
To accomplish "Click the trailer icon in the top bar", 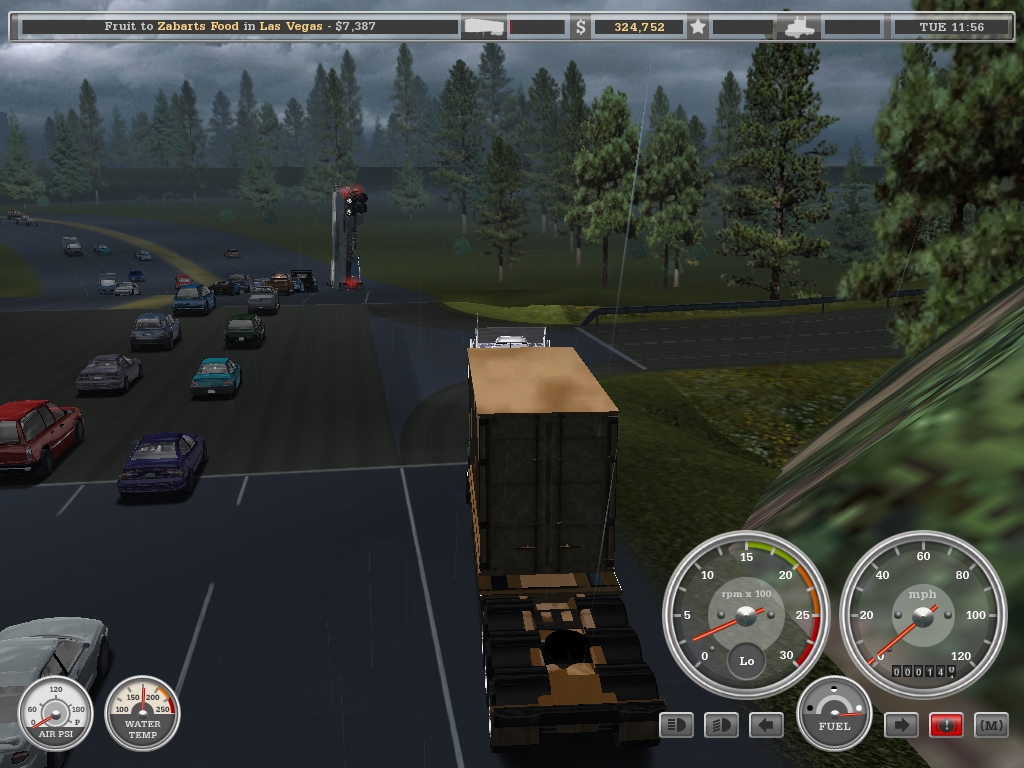I will click(x=485, y=27).
